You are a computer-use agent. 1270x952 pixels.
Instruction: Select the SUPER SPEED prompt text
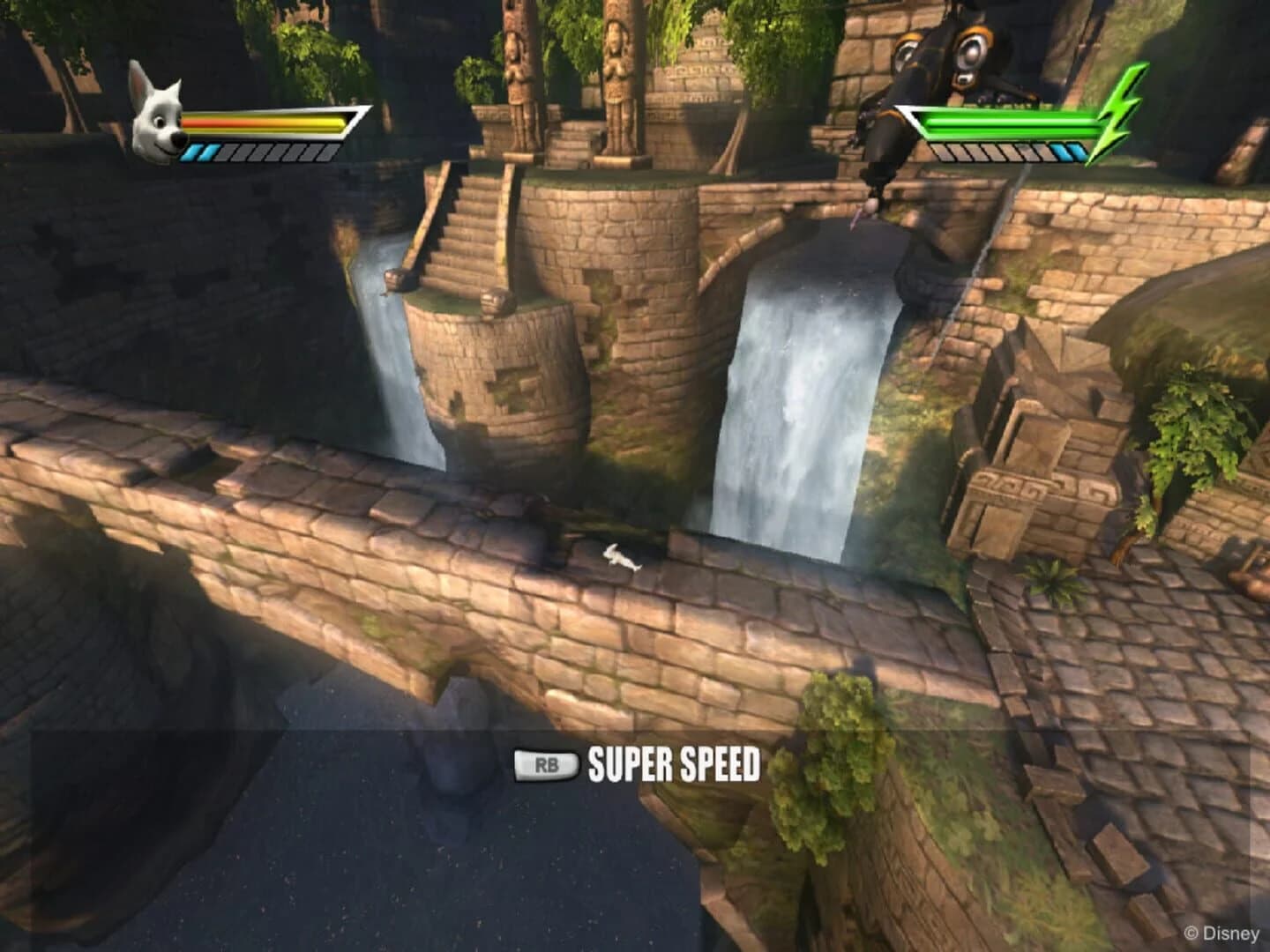[673, 764]
